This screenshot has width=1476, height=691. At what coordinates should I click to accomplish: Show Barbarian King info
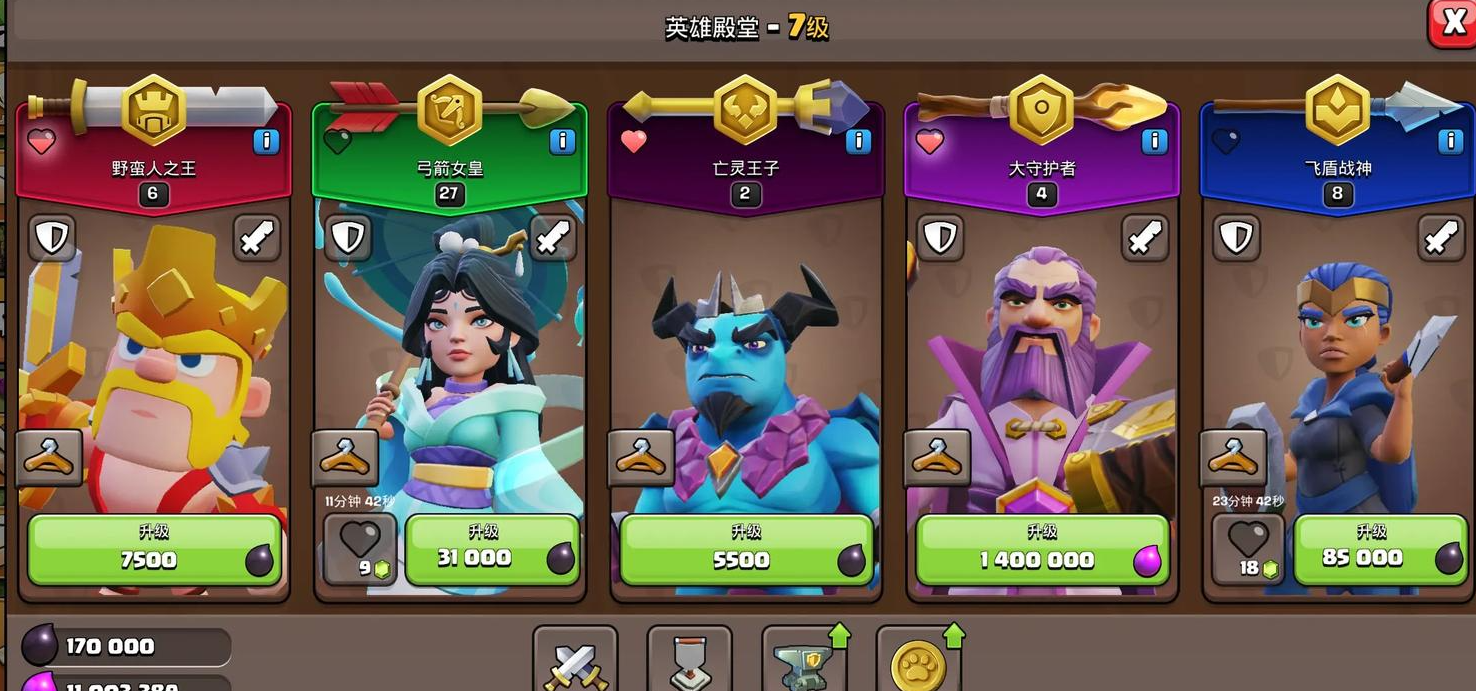tap(266, 141)
